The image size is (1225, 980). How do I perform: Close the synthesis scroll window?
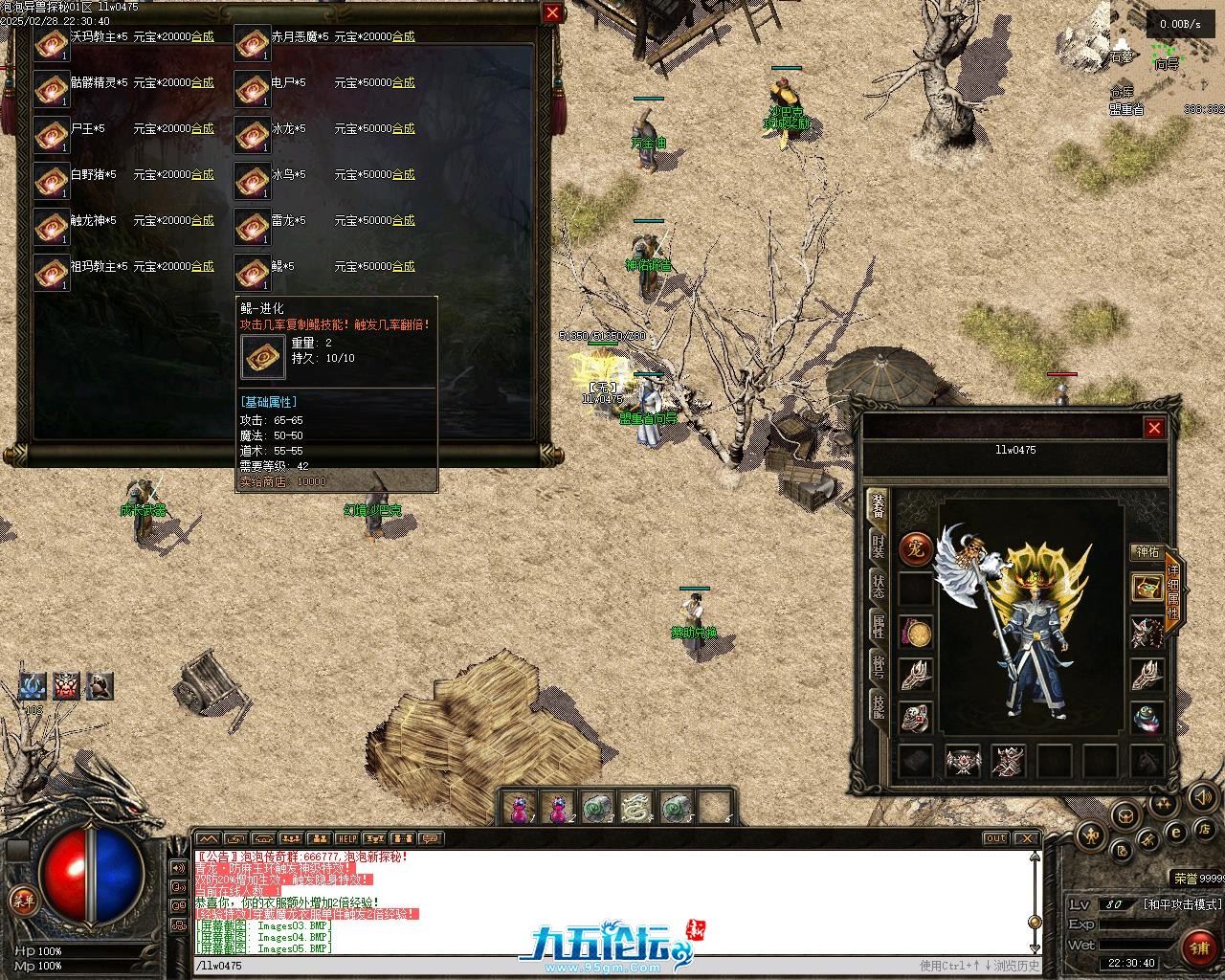click(x=552, y=12)
